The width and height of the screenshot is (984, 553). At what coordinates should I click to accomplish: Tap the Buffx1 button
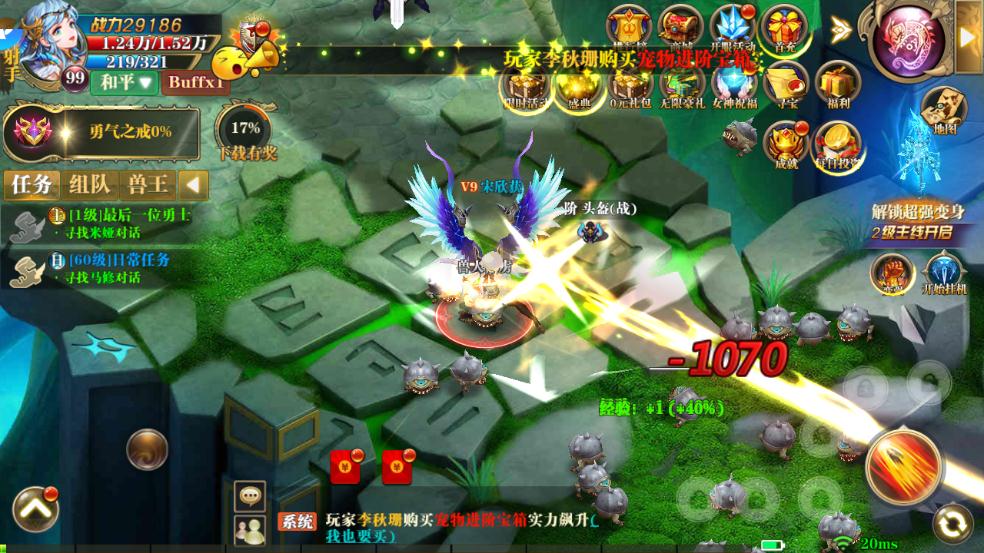(x=196, y=82)
